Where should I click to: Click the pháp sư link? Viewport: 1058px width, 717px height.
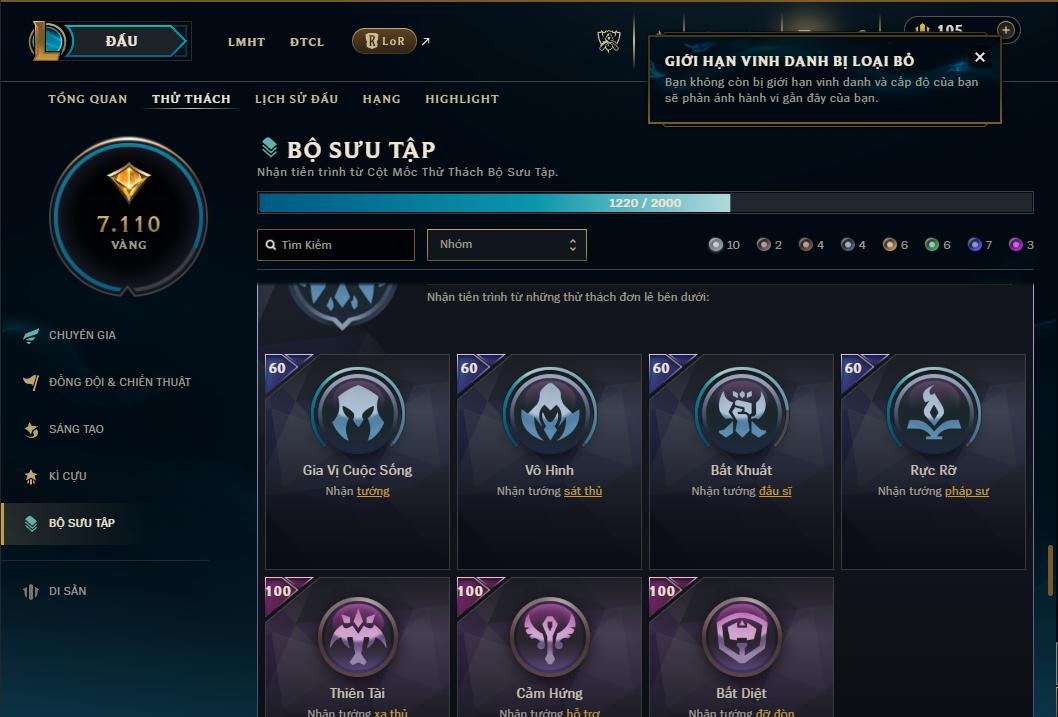pyautogui.click(x=966, y=491)
